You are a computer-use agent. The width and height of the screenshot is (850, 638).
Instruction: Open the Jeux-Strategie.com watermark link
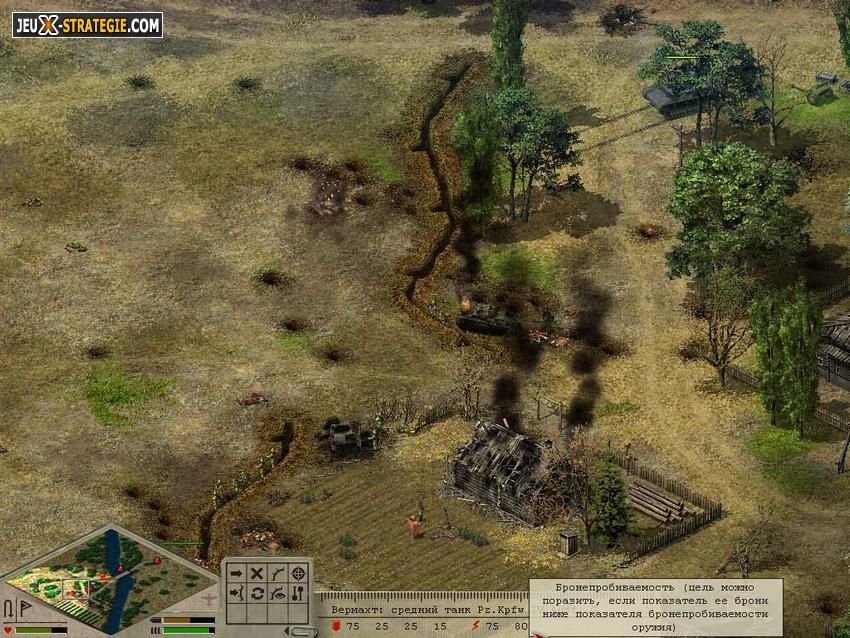tap(87, 25)
